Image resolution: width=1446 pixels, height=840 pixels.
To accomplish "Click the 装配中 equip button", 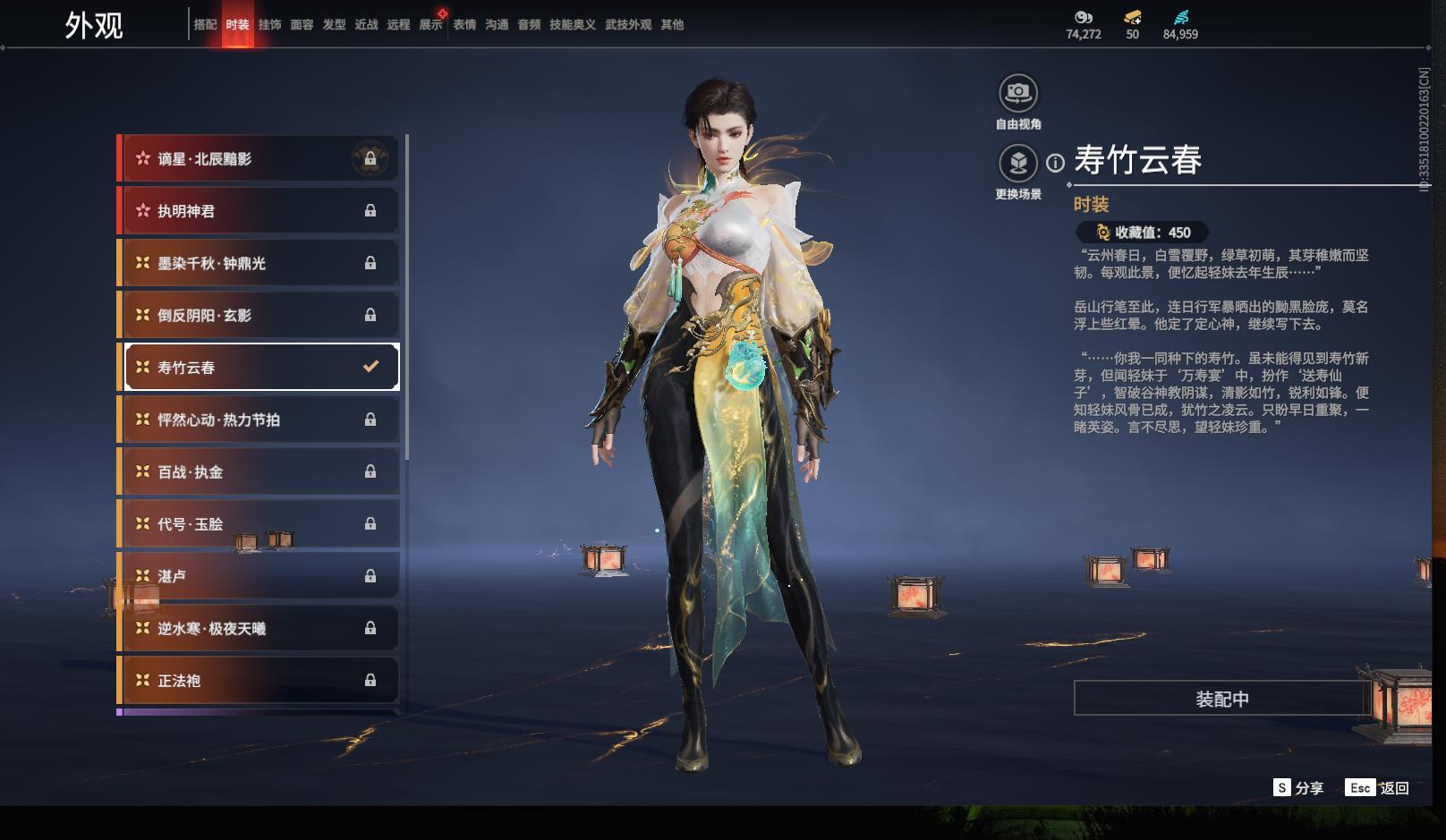I will (x=1221, y=699).
